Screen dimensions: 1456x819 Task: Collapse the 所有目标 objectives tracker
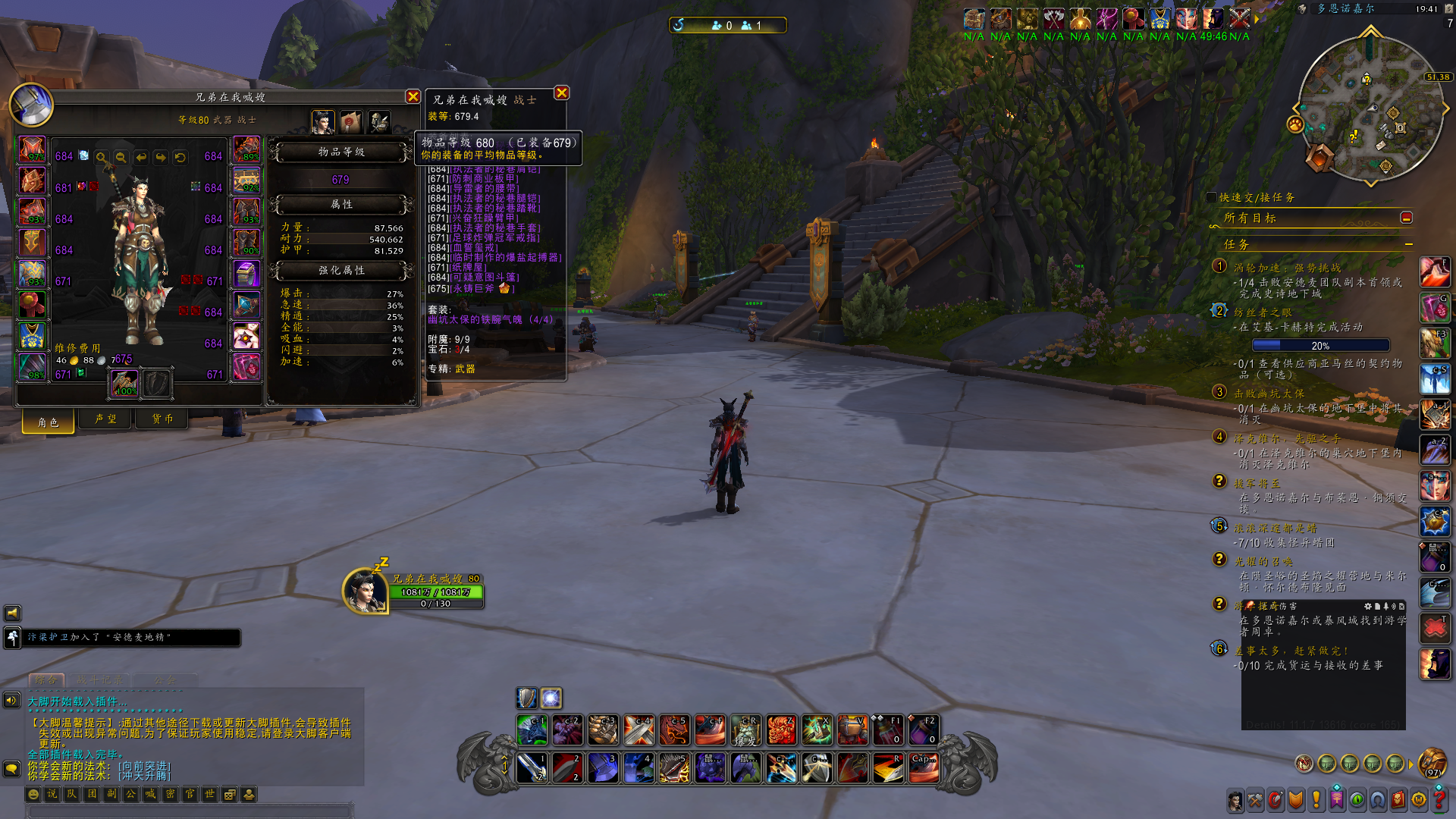pos(1406,218)
